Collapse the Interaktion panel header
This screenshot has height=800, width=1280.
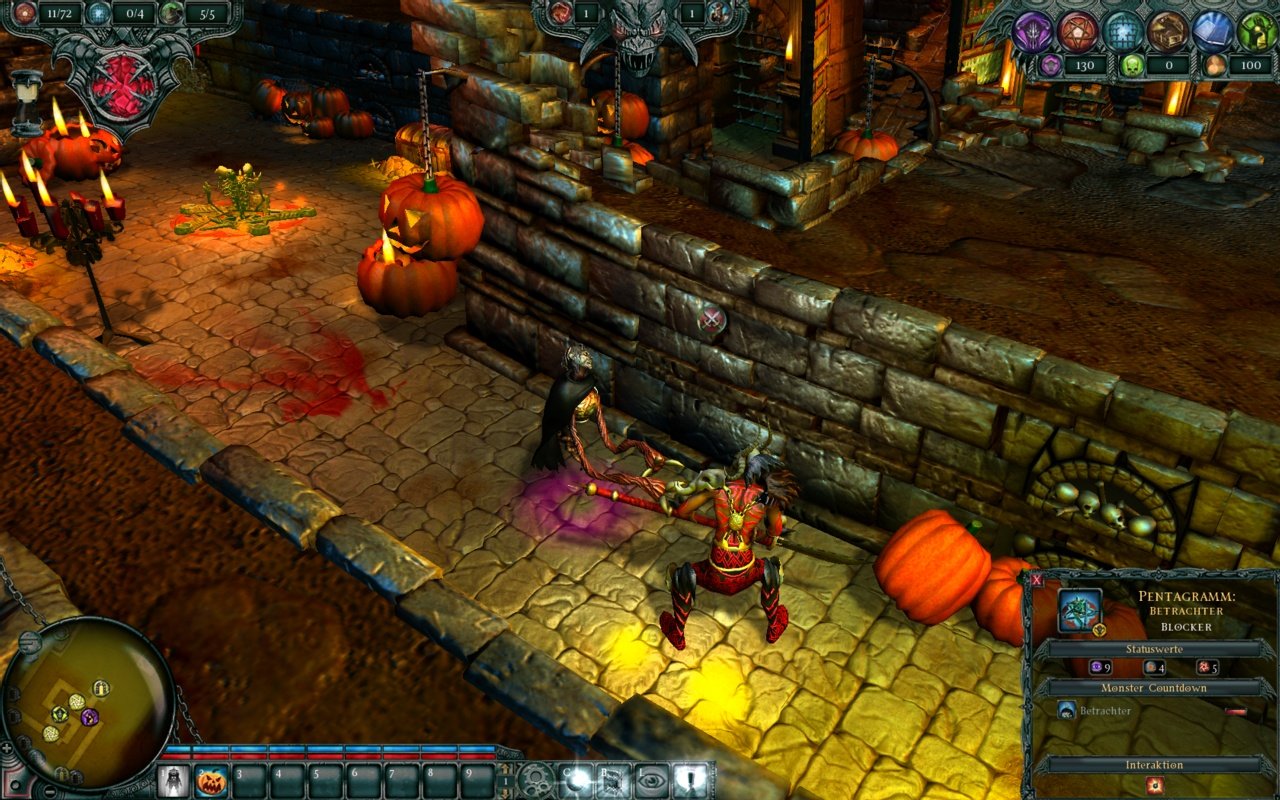pos(1155,765)
